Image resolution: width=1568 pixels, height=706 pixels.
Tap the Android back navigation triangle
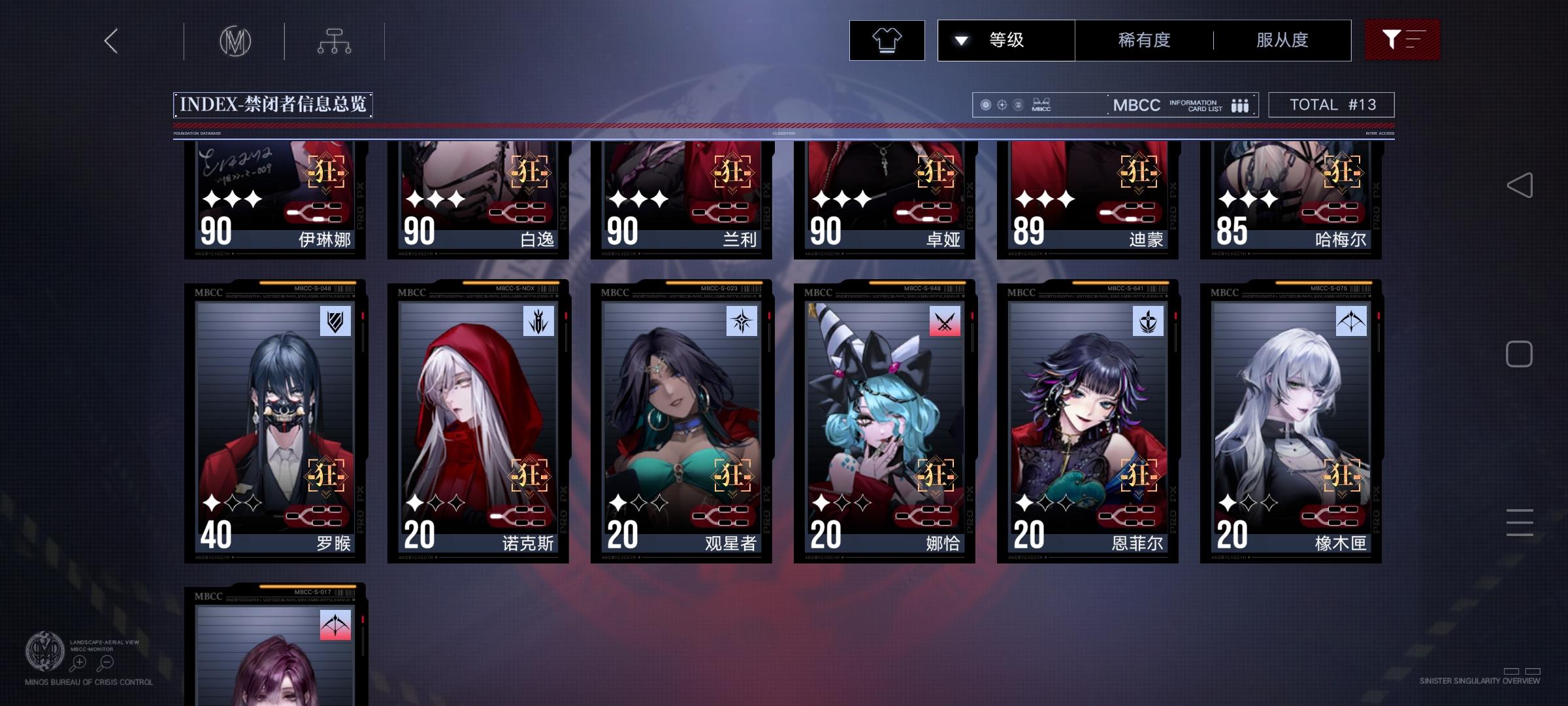pyautogui.click(x=1519, y=184)
